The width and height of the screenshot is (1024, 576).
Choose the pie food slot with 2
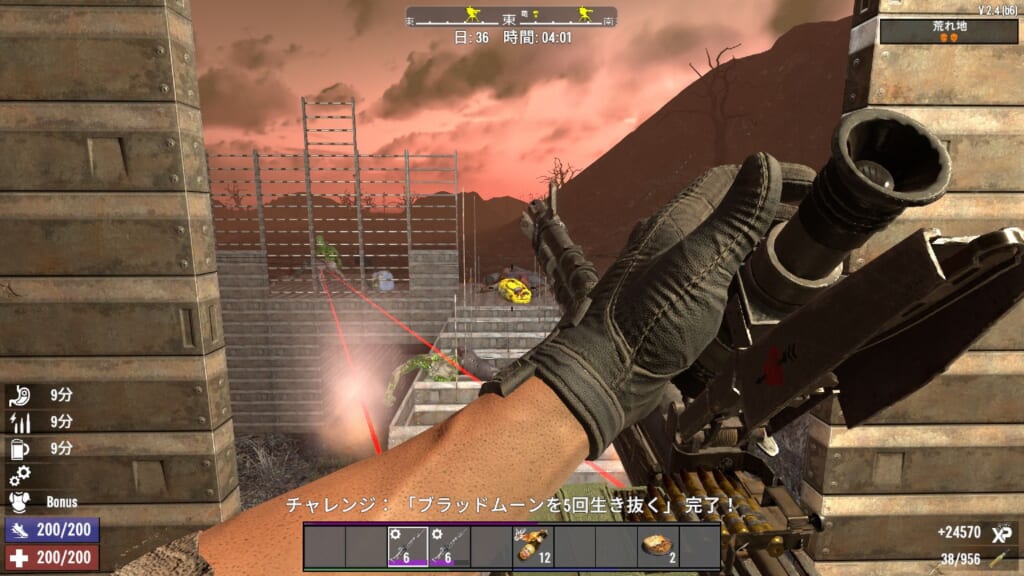click(x=658, y=547)
